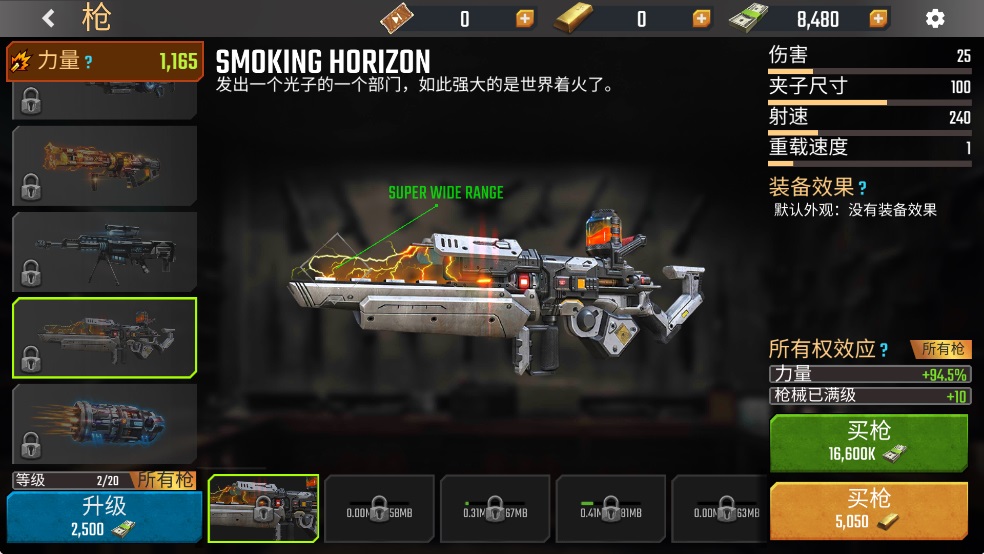Select the default Smoking Horizon skin thumbnail
The height and width of the screenshot is (554, 984).
pyautogui.click(x=263, y=508)
